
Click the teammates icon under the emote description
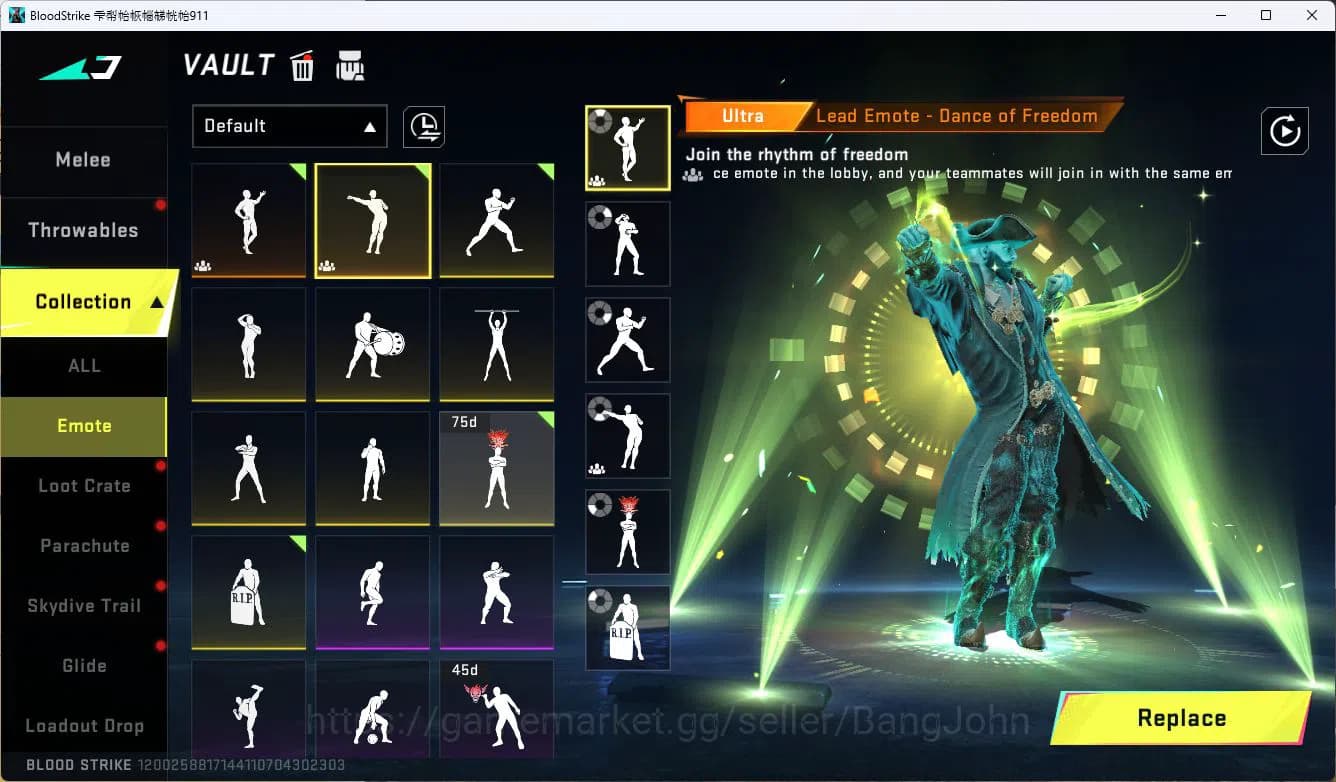(691, 173)
